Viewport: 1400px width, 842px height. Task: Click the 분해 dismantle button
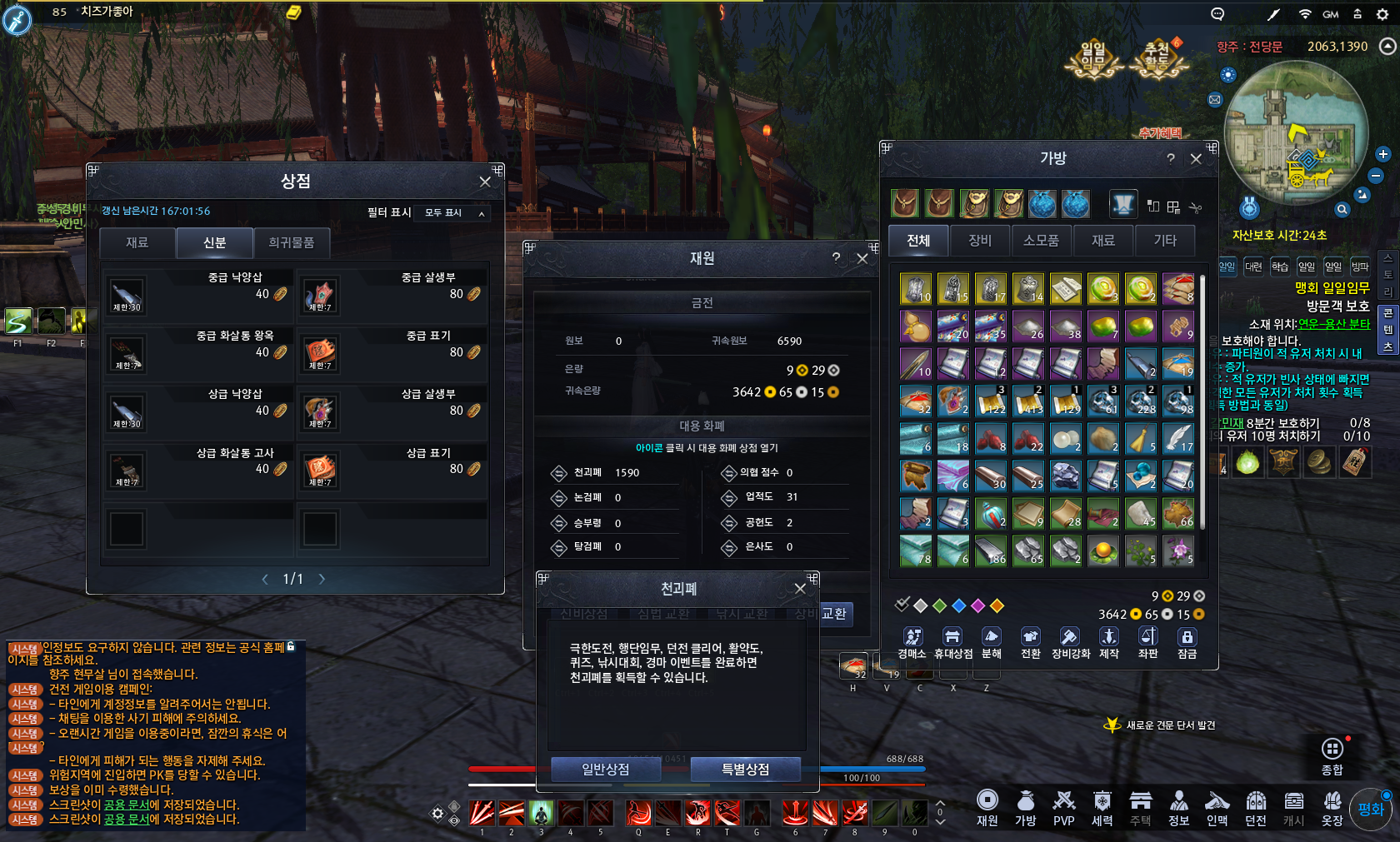(x=991, y=642)
